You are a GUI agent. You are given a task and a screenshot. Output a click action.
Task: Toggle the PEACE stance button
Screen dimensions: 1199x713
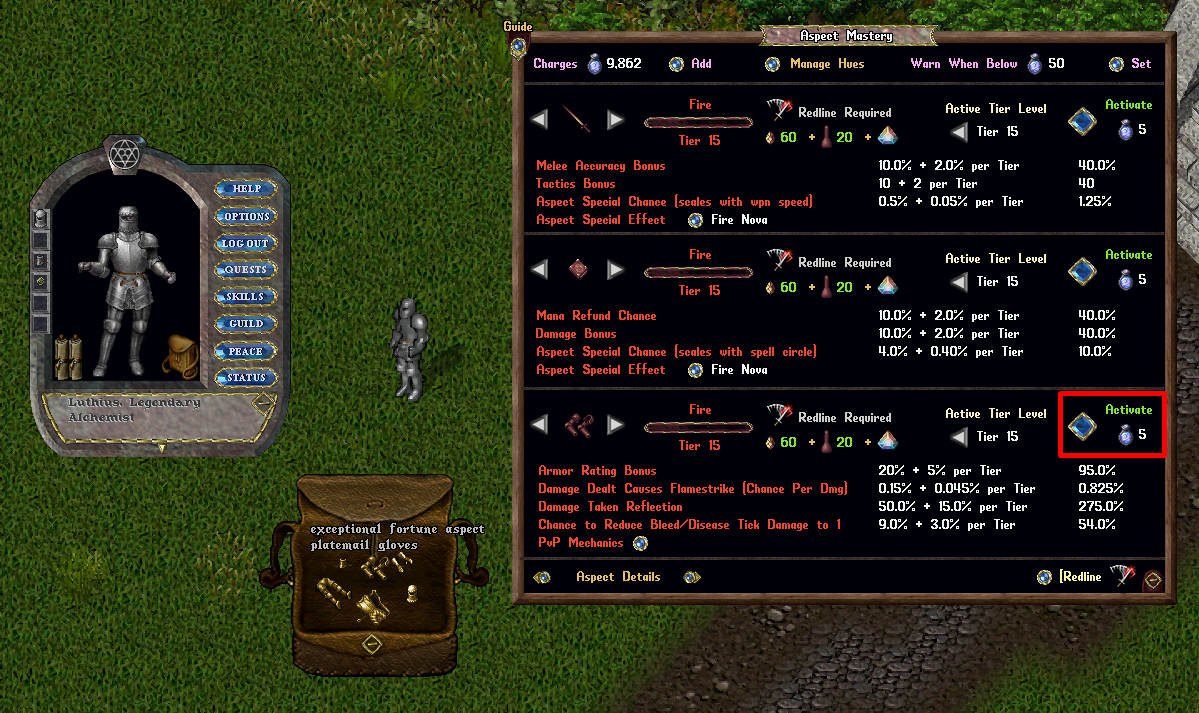(245, 351)
